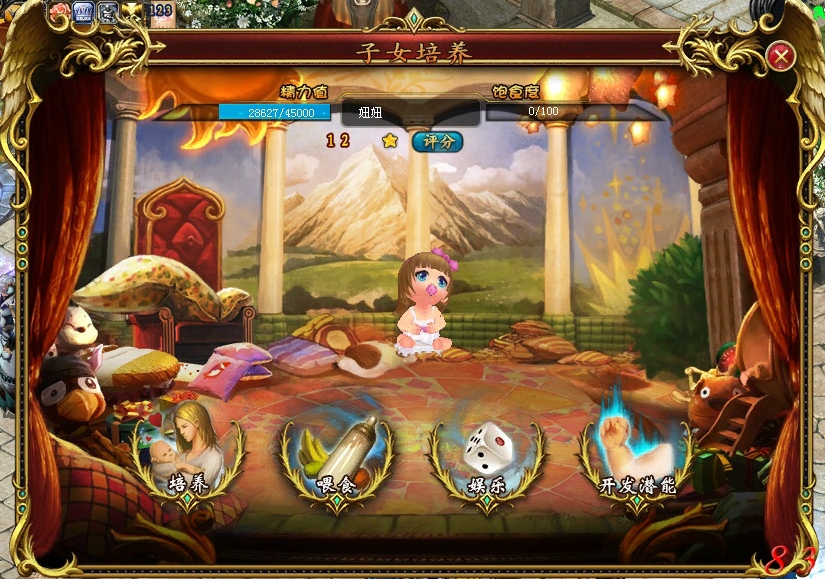Click the 评分 rating button
Image resolution: width=825 pixels, height=579 pixels.
coord(437,141)
